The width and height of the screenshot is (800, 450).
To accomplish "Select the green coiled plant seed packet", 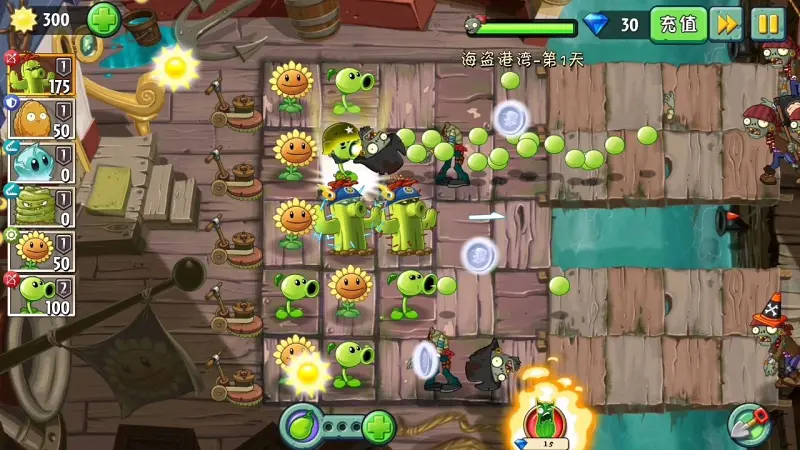I will point(40,206).
